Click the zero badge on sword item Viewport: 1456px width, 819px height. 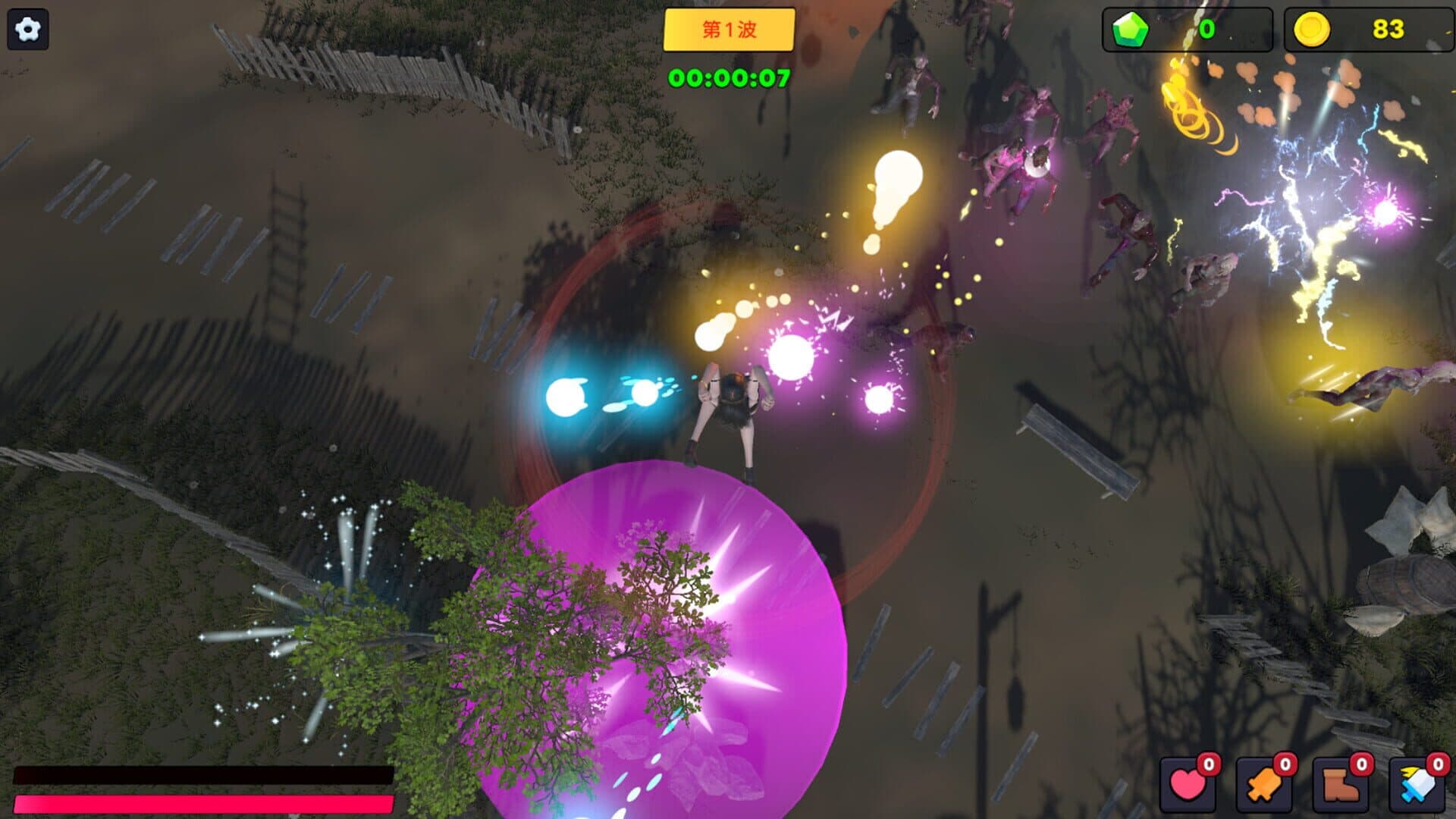point(1437,765)
